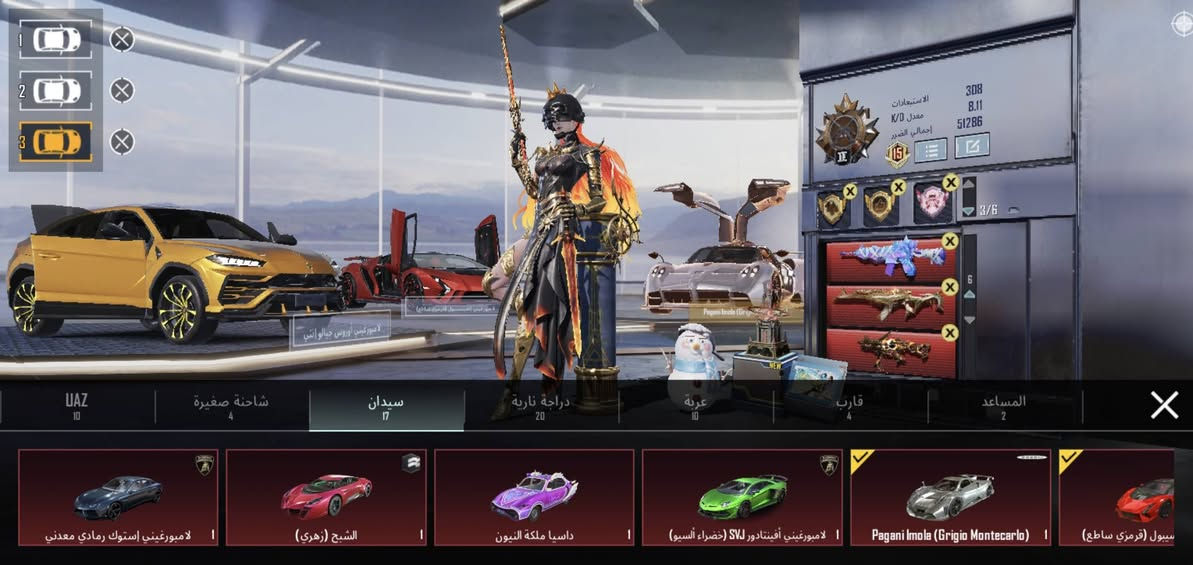Click the edit profile showcase button
Image resolution: width=1193 pixels, height=565 pixels.
[972, 146]
